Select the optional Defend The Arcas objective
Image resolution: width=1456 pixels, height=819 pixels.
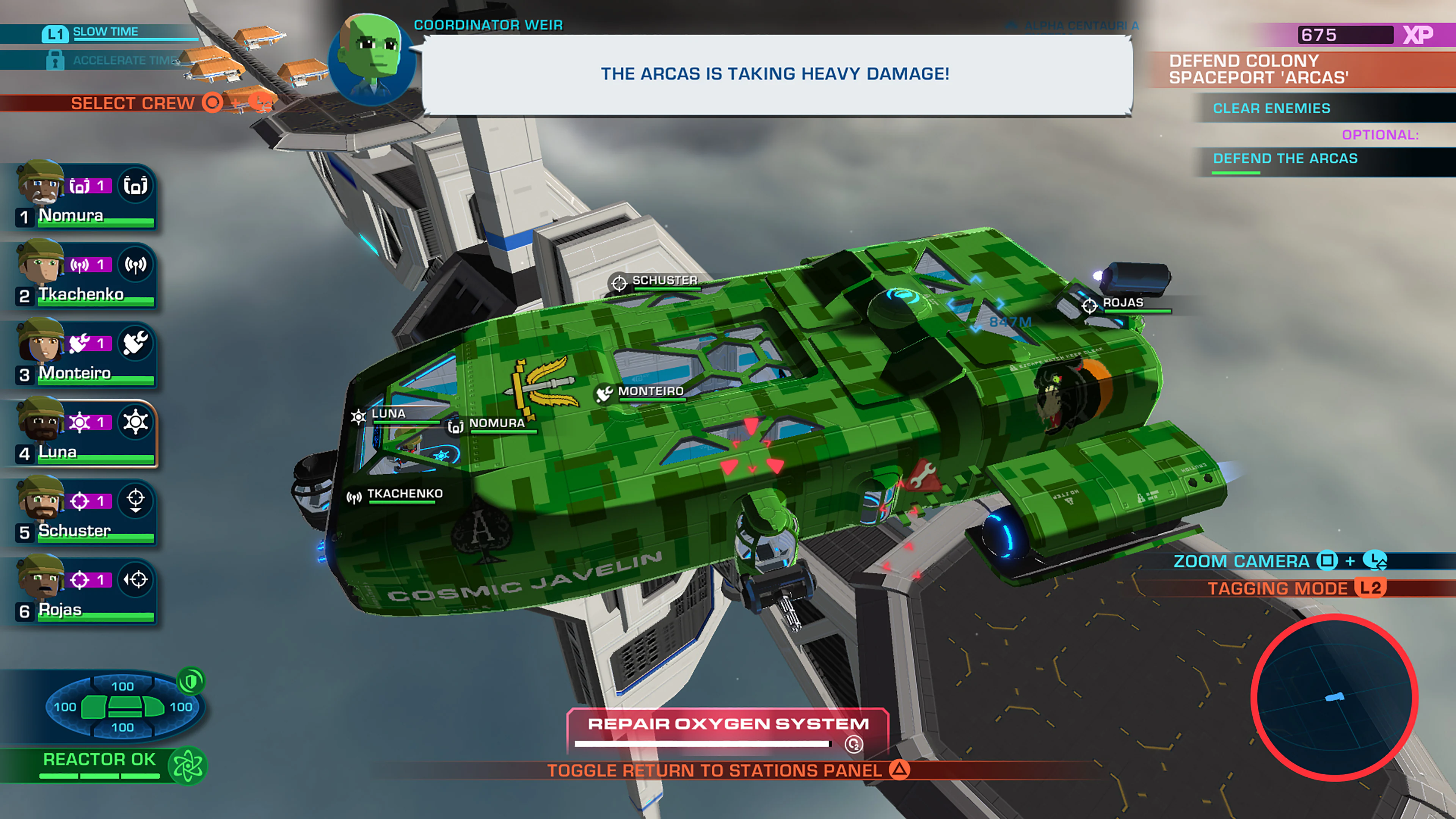click(x=1285, y=159)
